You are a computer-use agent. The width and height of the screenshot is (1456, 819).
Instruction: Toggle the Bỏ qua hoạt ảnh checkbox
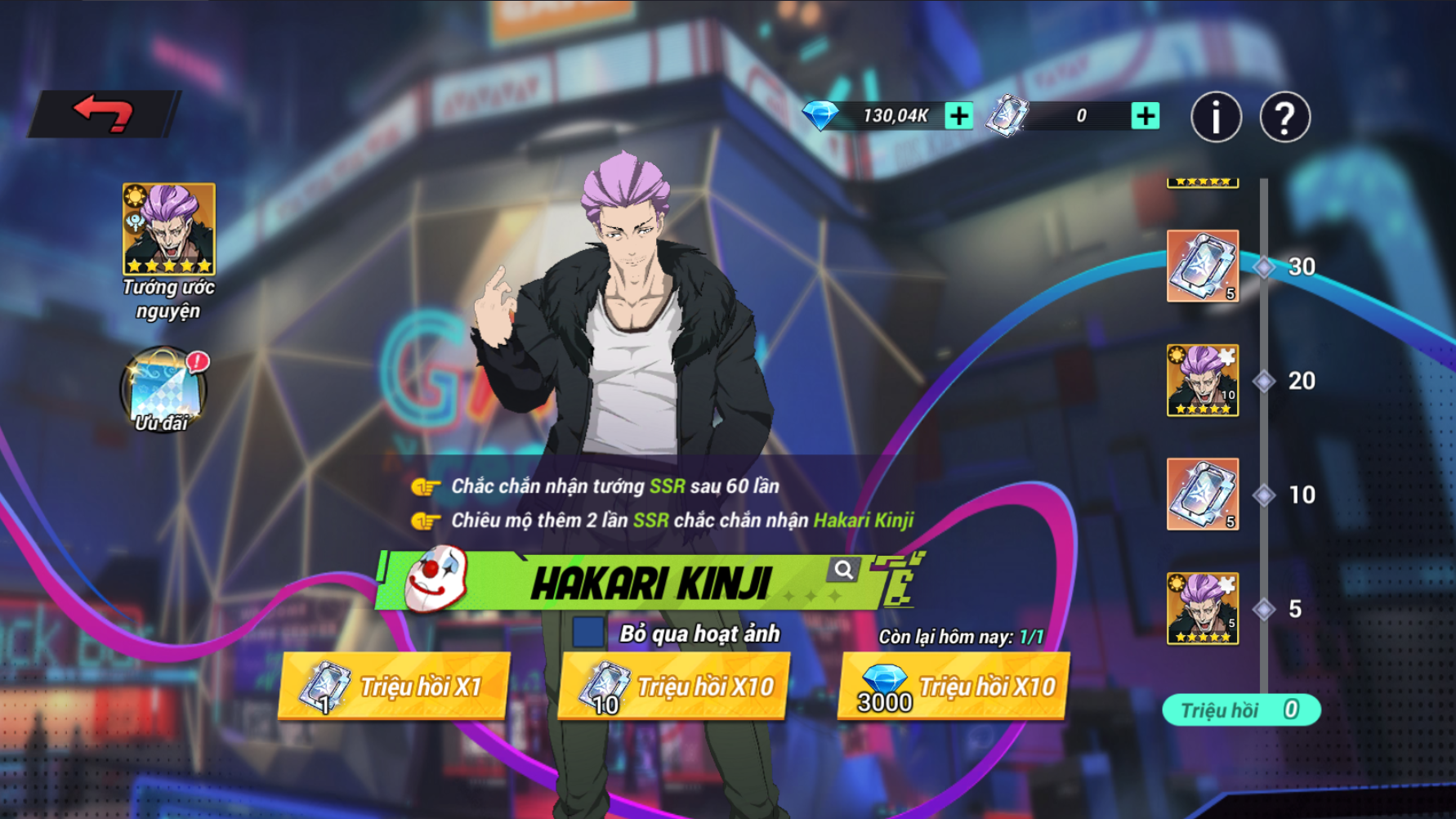click(588, 633)
